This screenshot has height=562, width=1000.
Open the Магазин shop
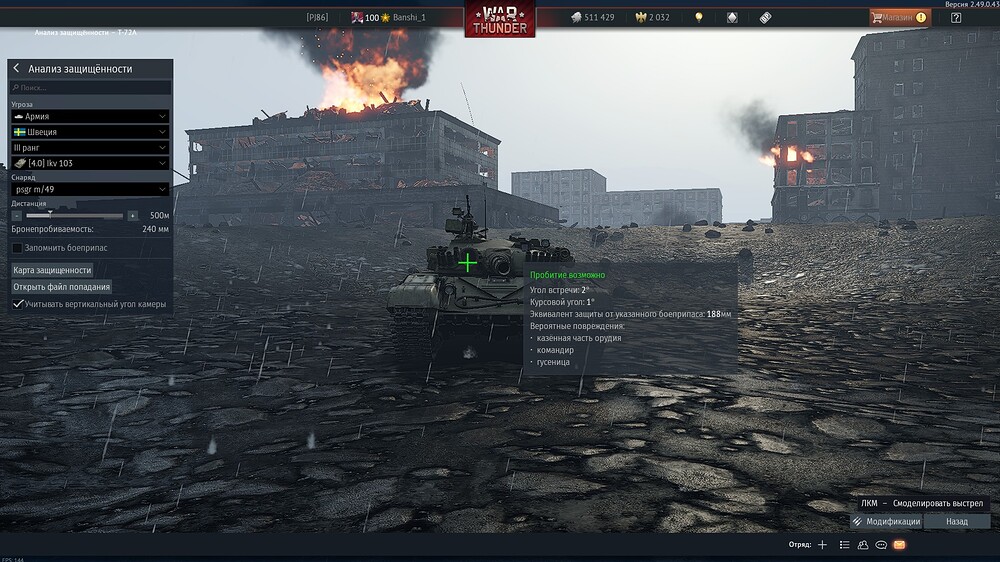[x=898, y=17]
